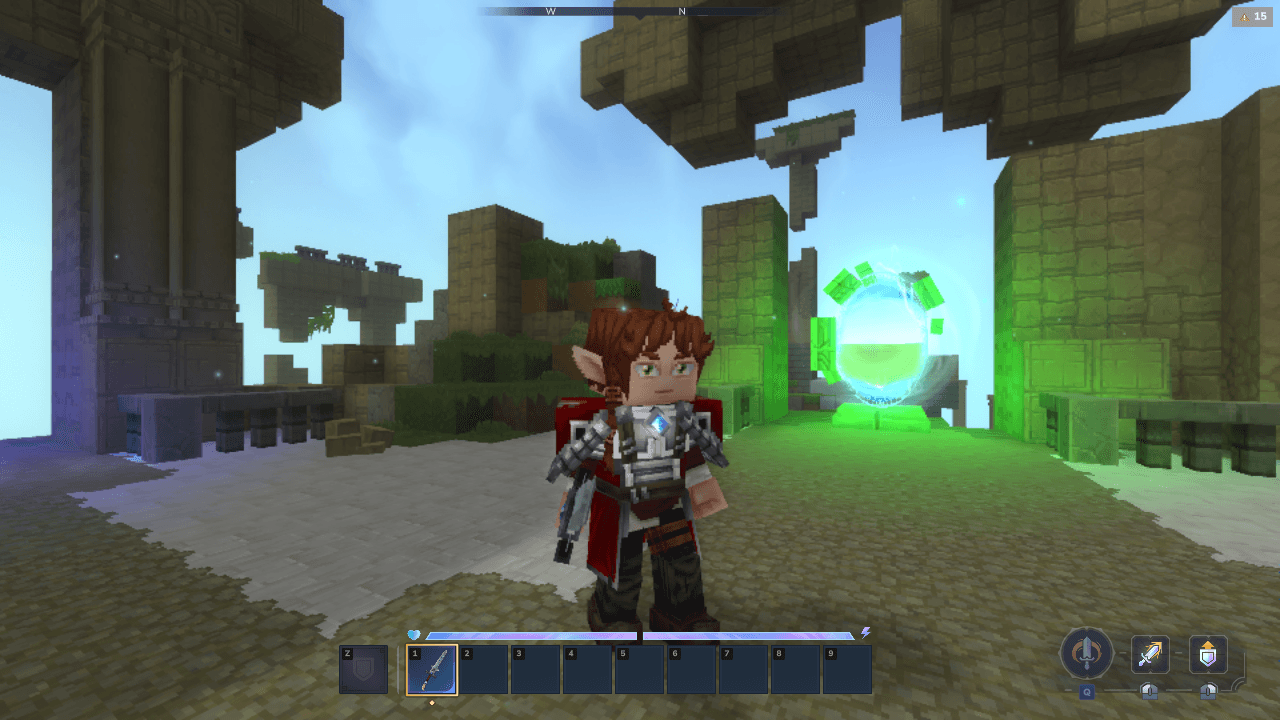
Task: Use the glowing sword strike ability
Action: [1150, 655]
